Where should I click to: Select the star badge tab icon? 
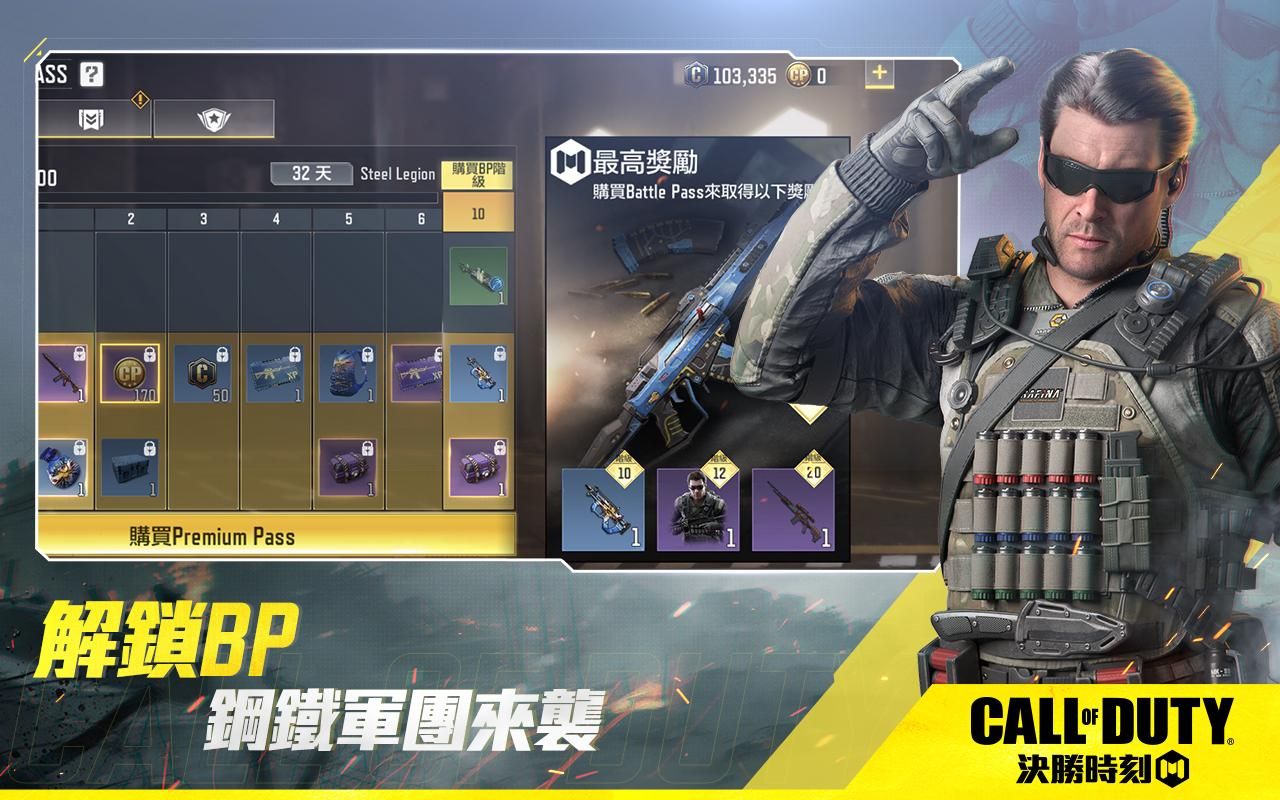coord(214,117)
